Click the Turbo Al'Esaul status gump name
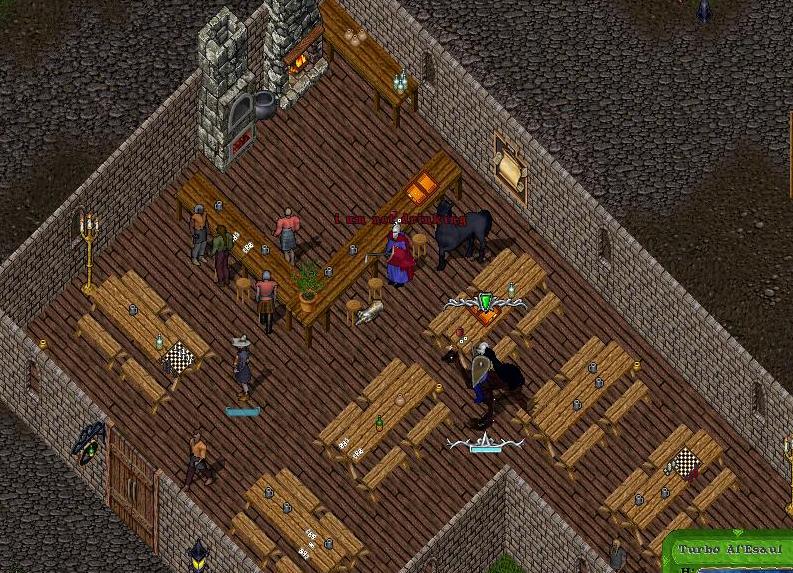This screenshot has height=573, width=793. (729, 550)
